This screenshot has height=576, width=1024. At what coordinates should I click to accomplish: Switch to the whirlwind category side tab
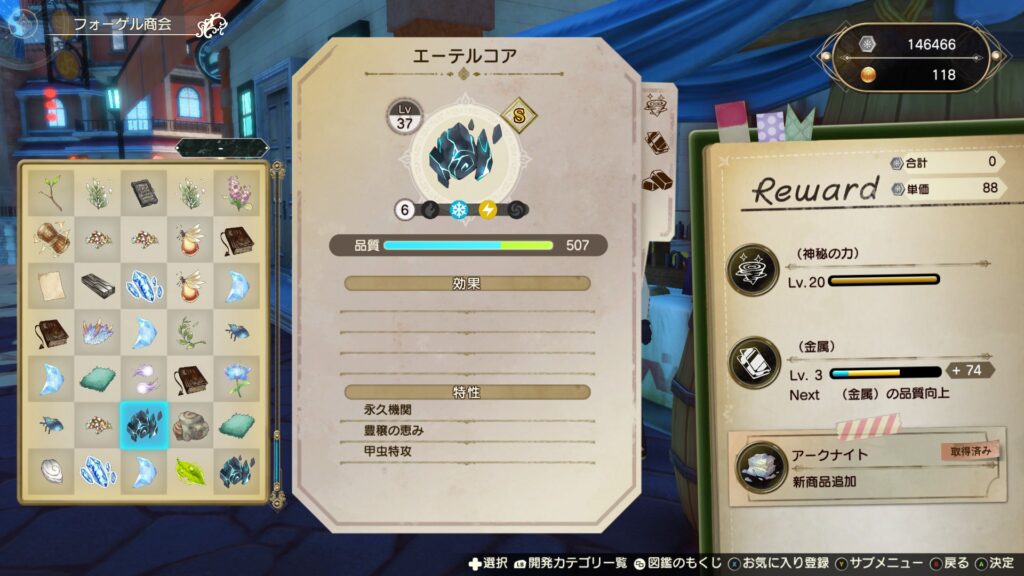(657, 105)
